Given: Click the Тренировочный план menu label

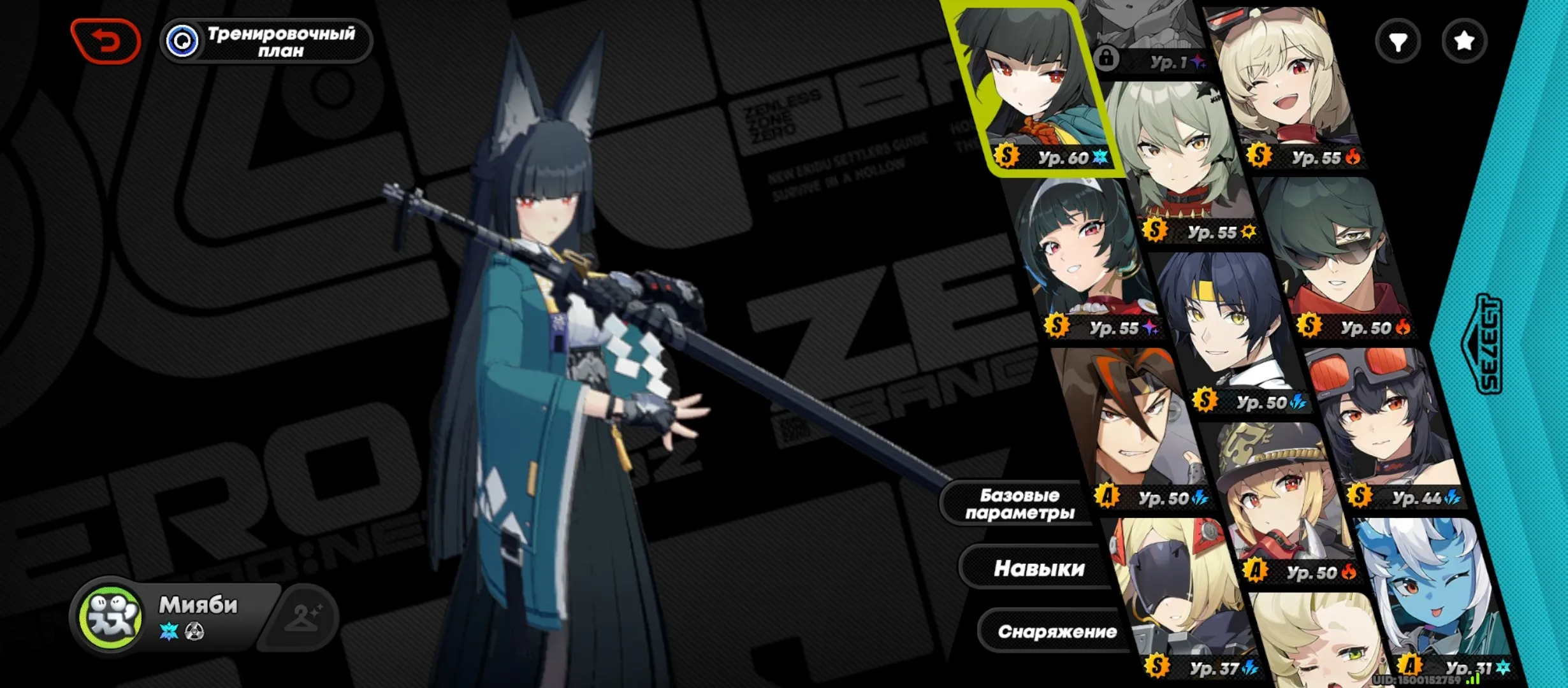Looking at the screenshot, I should (280, 40).
